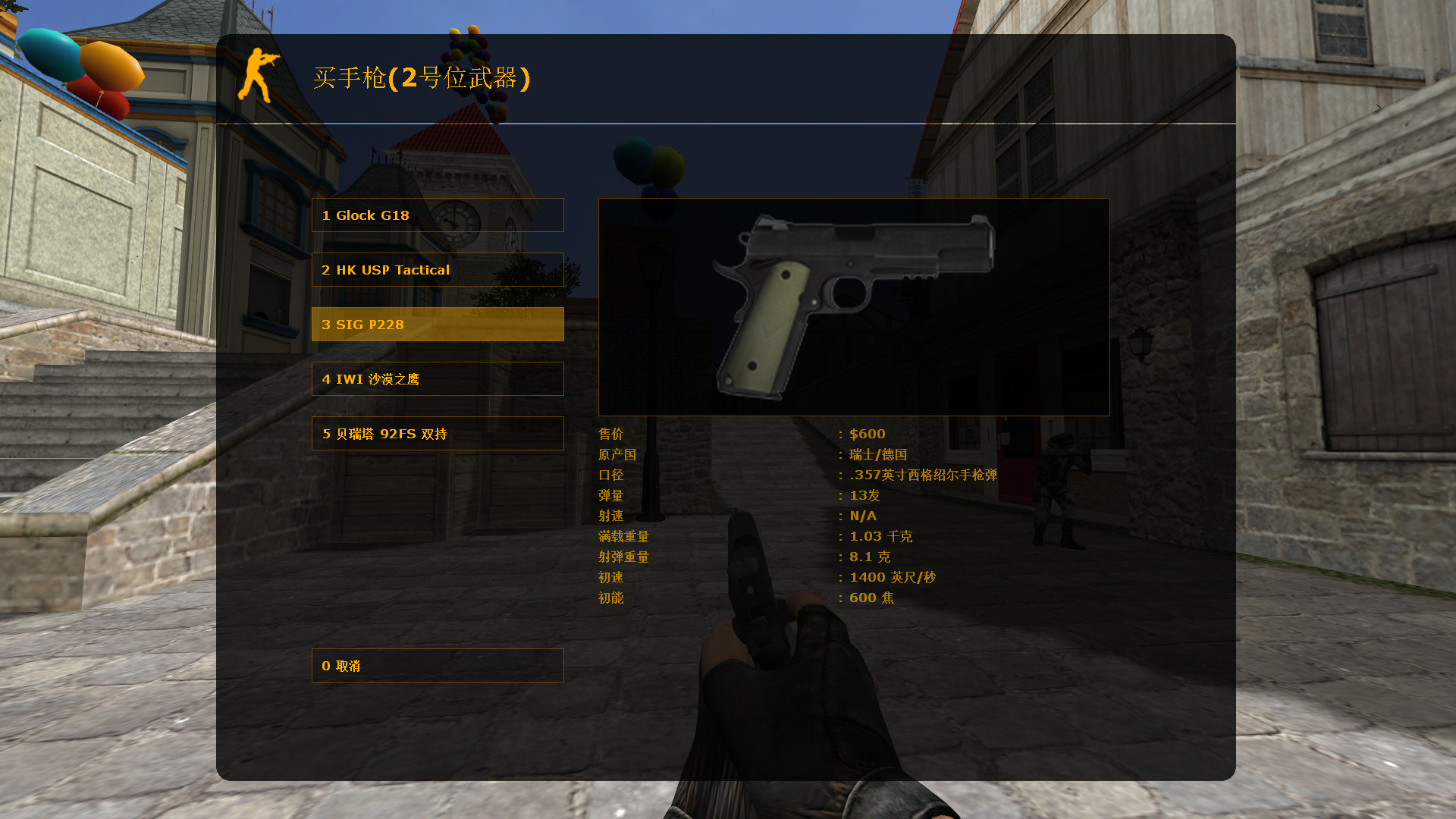Viewport: 1456px width, 819px height.
Task: Click the $600 price value
Action: (x=866, y=434)
